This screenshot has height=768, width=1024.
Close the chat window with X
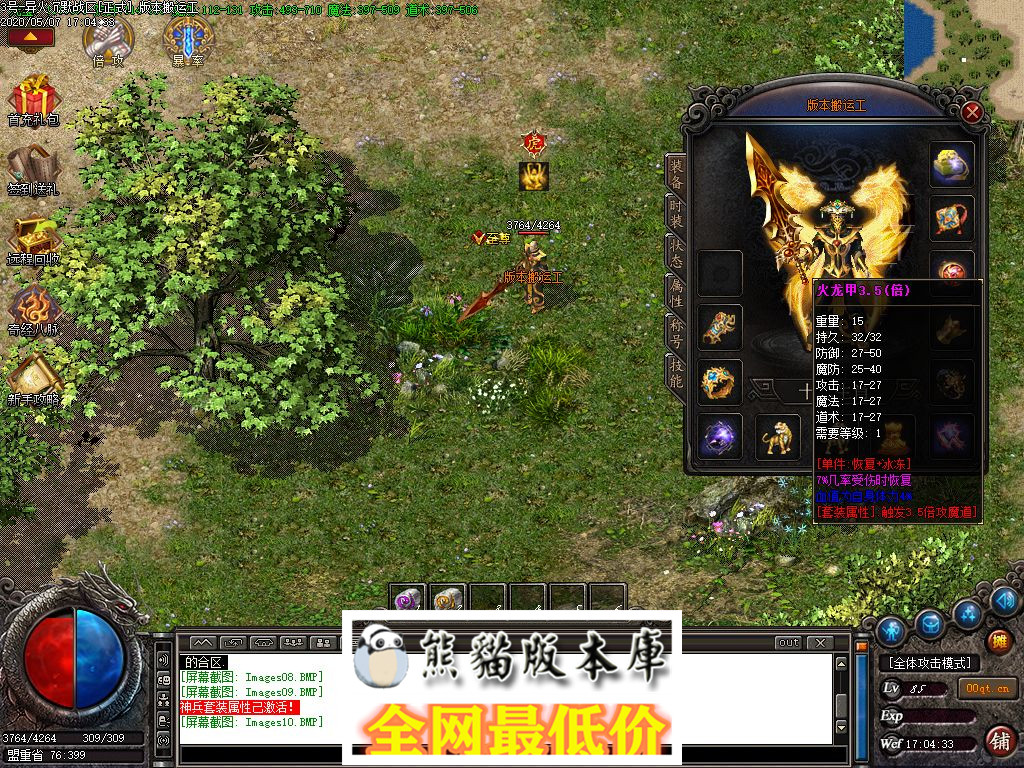[x=819, y=642]
